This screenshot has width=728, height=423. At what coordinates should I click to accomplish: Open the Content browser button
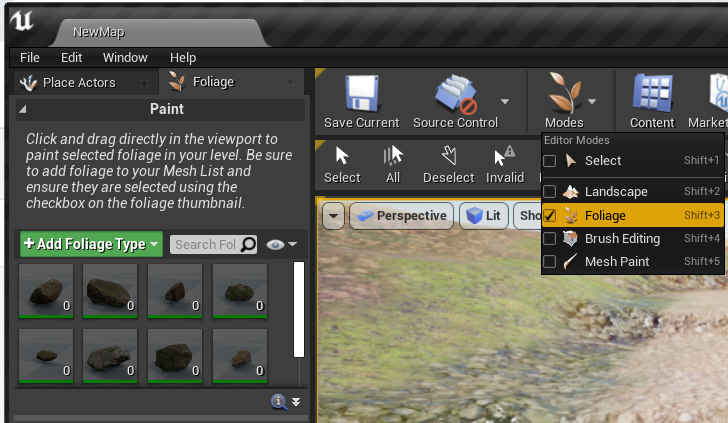coord(652,104)
